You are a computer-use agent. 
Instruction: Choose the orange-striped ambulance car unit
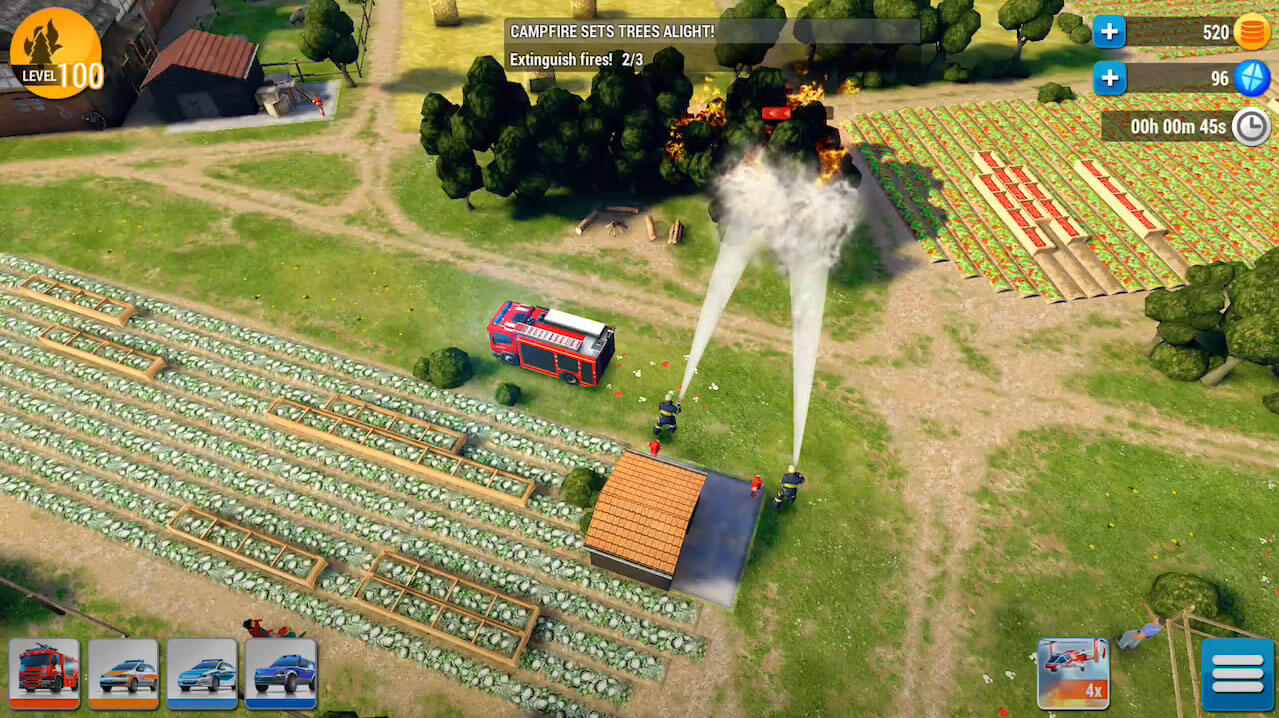point(123,672)
